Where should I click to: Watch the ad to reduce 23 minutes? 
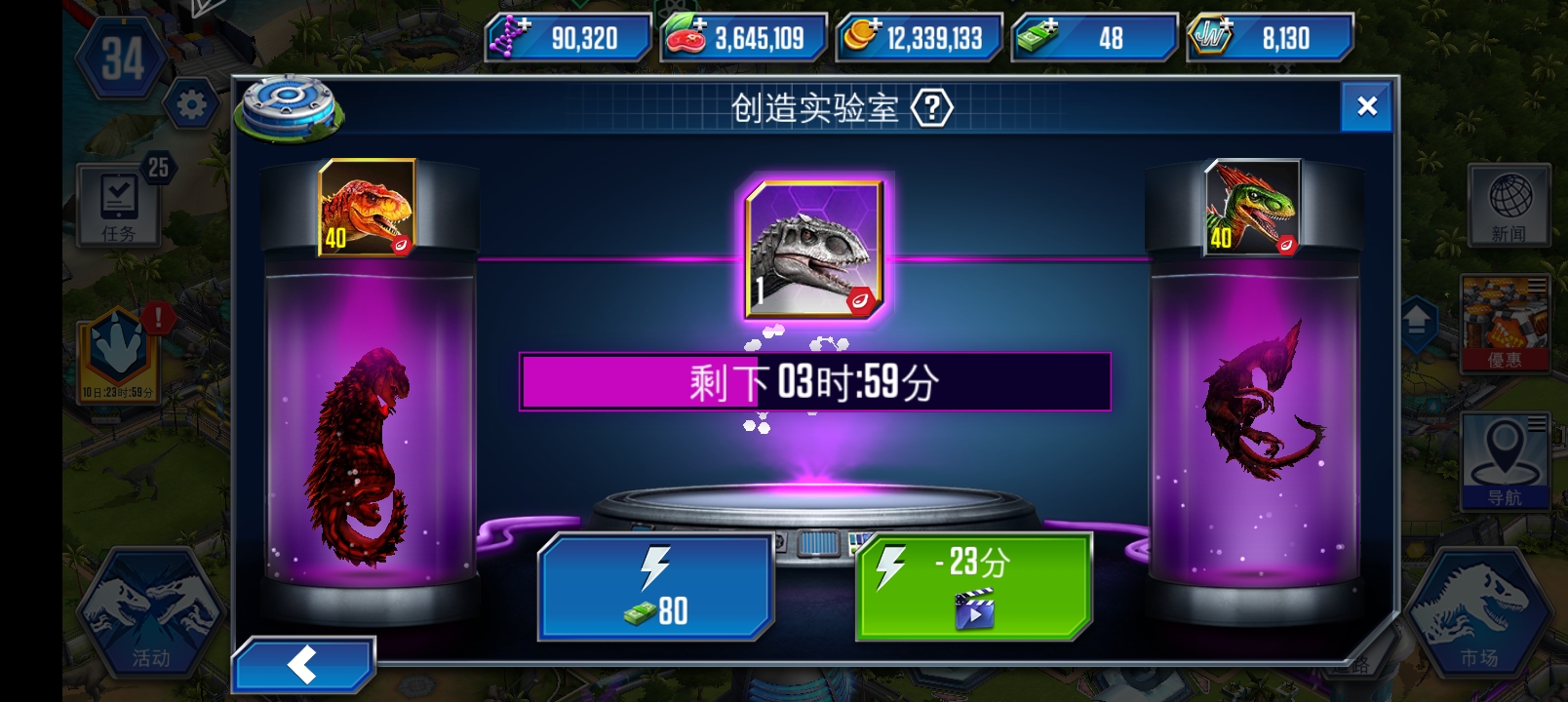pyautogui.click(x=974, y=586)
